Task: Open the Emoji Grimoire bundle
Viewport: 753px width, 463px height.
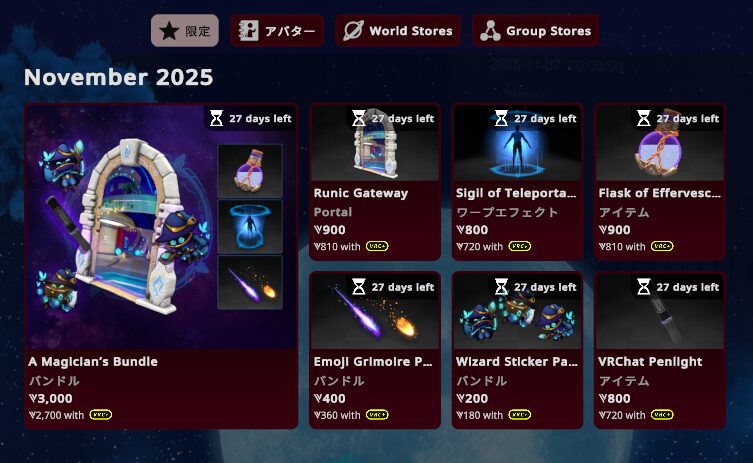Action: click(x=374, y=349)
